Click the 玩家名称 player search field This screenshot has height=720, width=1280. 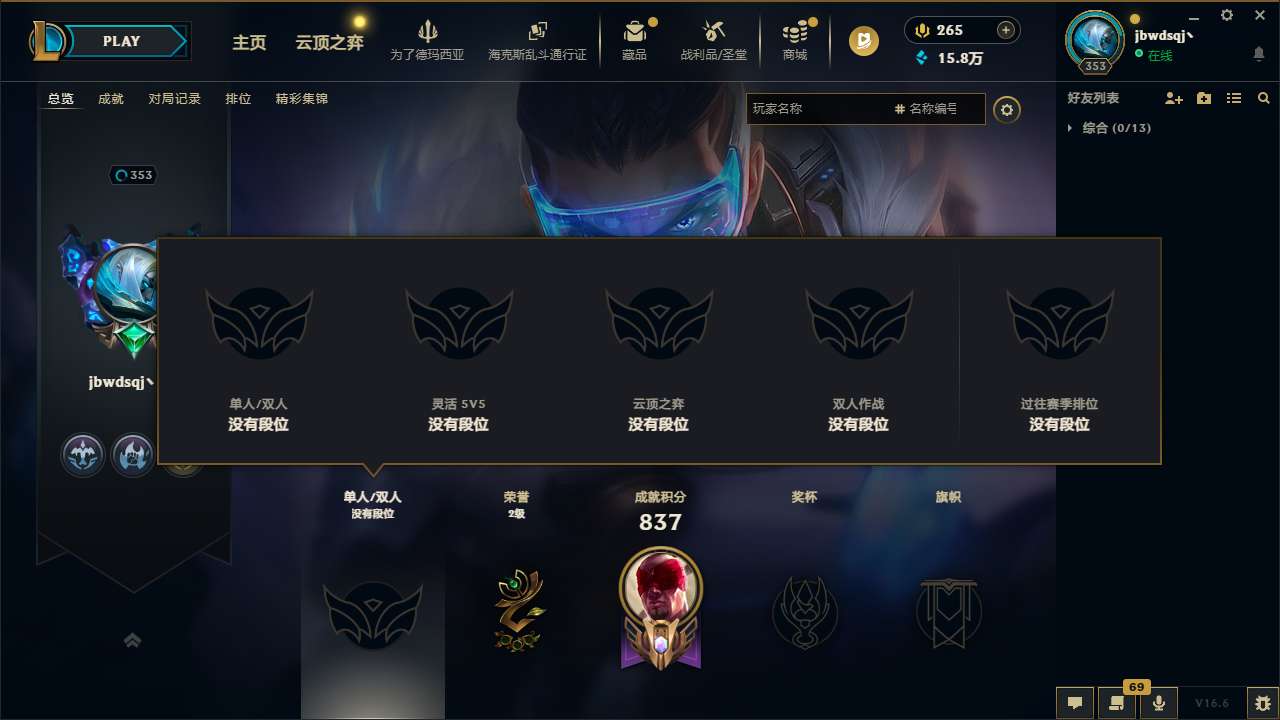820,109
